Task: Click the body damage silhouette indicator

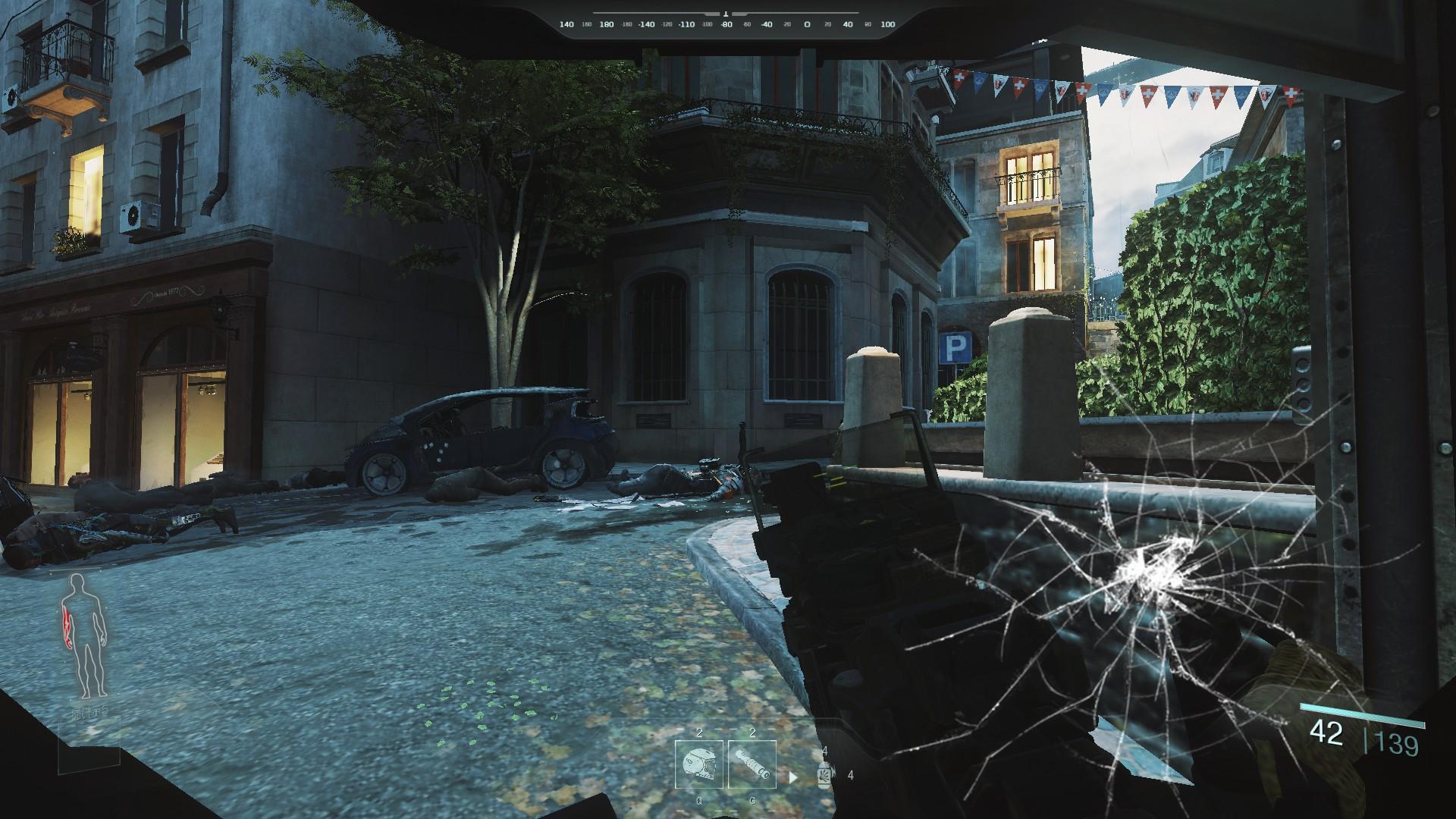Action: (x=85, y=636)
